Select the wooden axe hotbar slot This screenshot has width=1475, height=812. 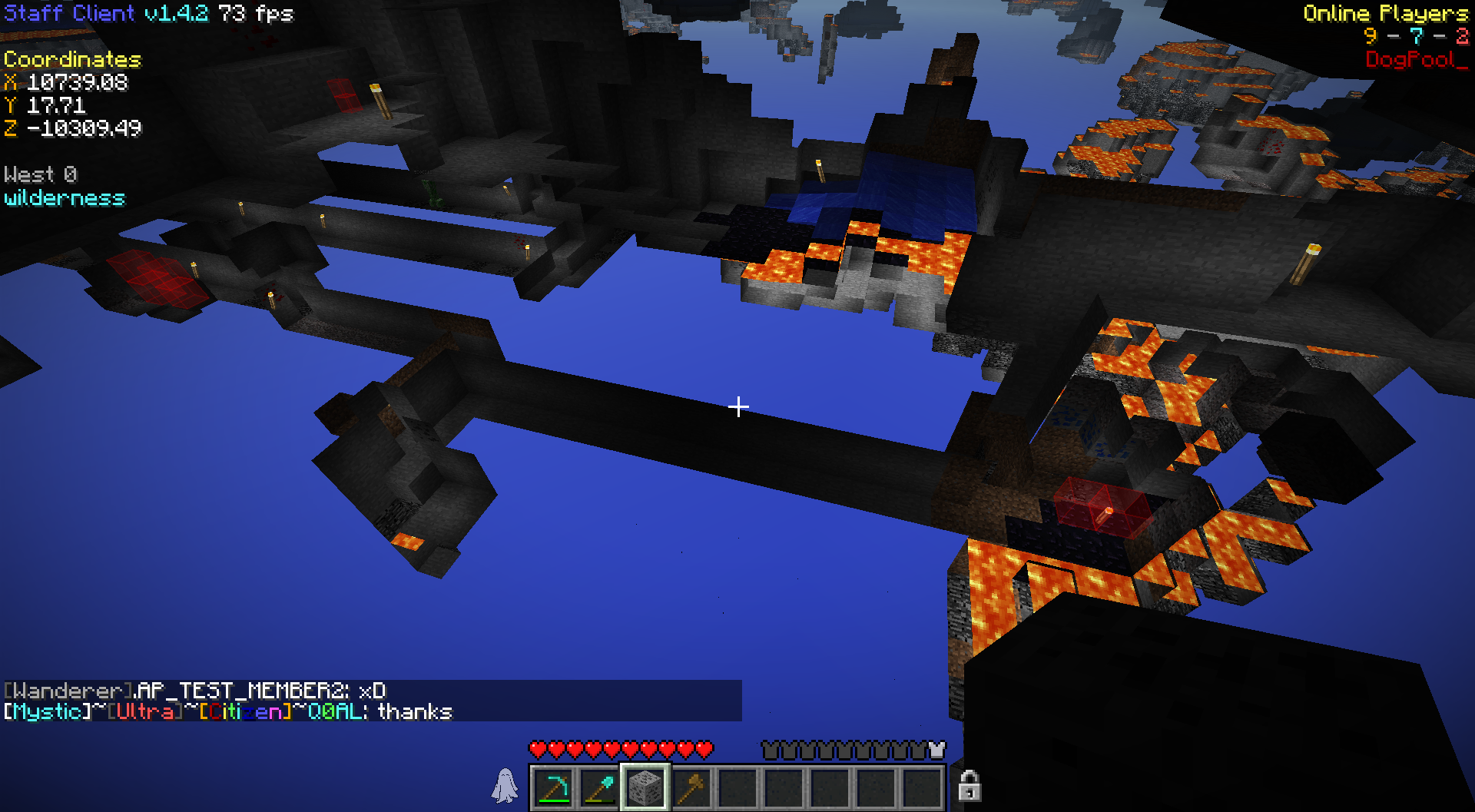[x=691, y=787]
